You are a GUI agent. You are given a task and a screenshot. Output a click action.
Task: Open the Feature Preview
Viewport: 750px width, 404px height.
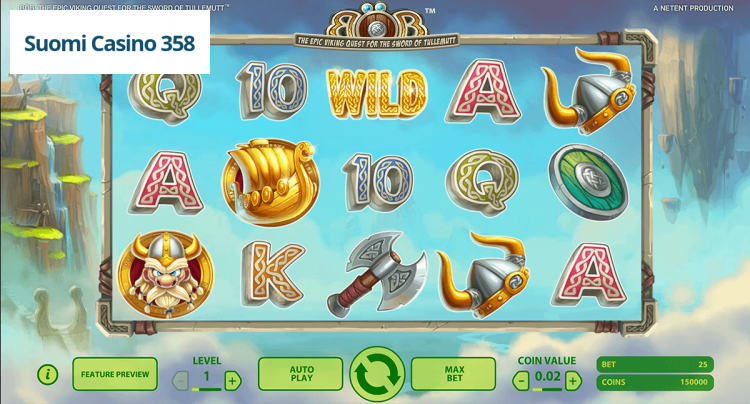click(x=115, y=374)
